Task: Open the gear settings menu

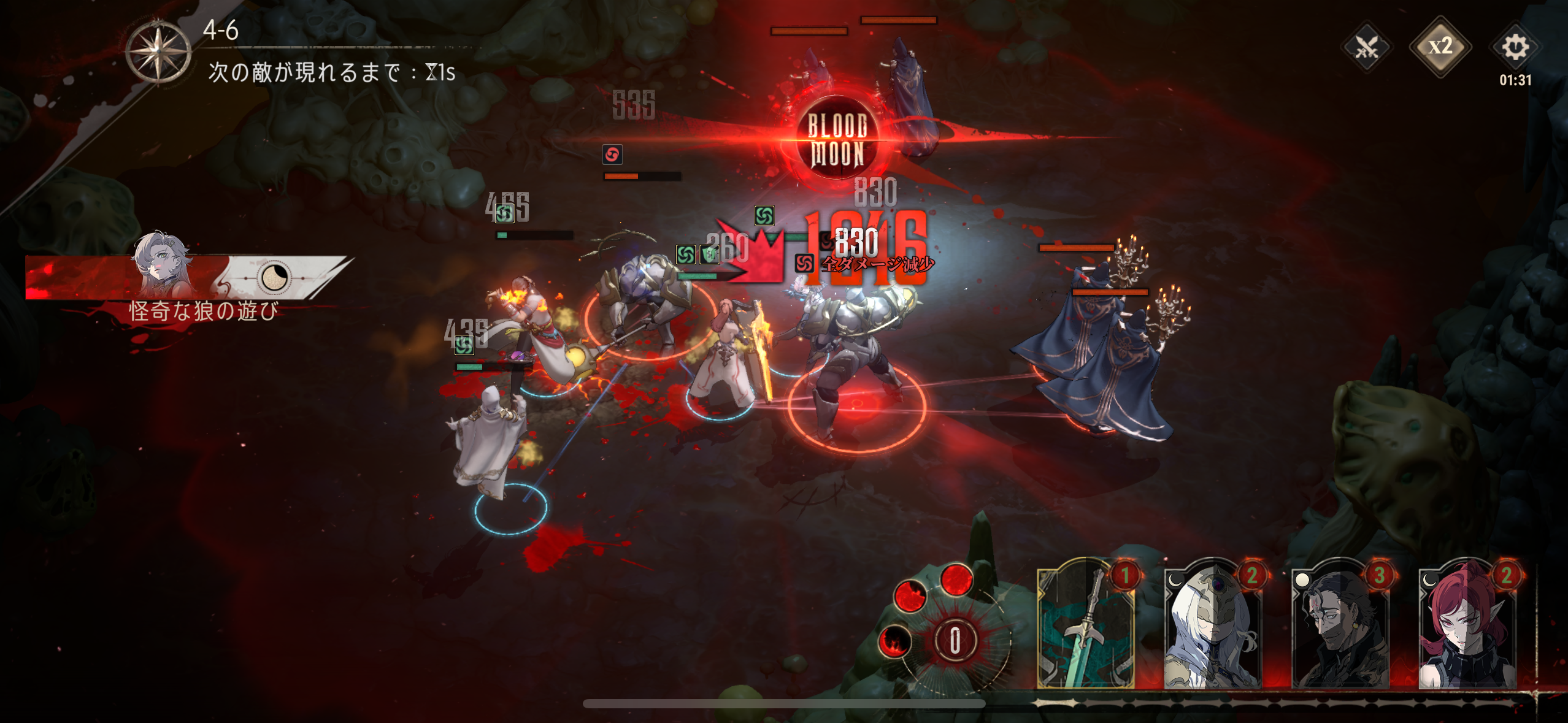Action: [1515, 47]
